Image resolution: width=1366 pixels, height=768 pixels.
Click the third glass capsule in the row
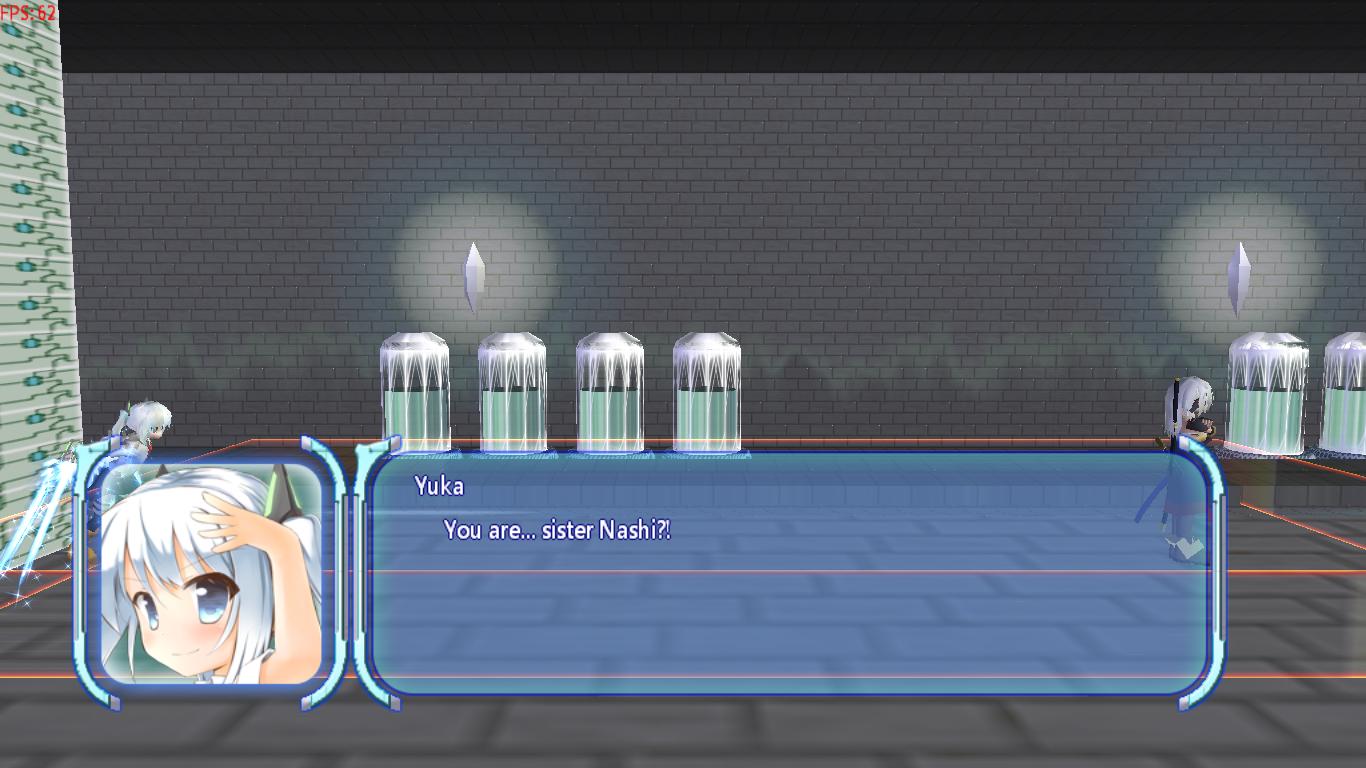609,390
